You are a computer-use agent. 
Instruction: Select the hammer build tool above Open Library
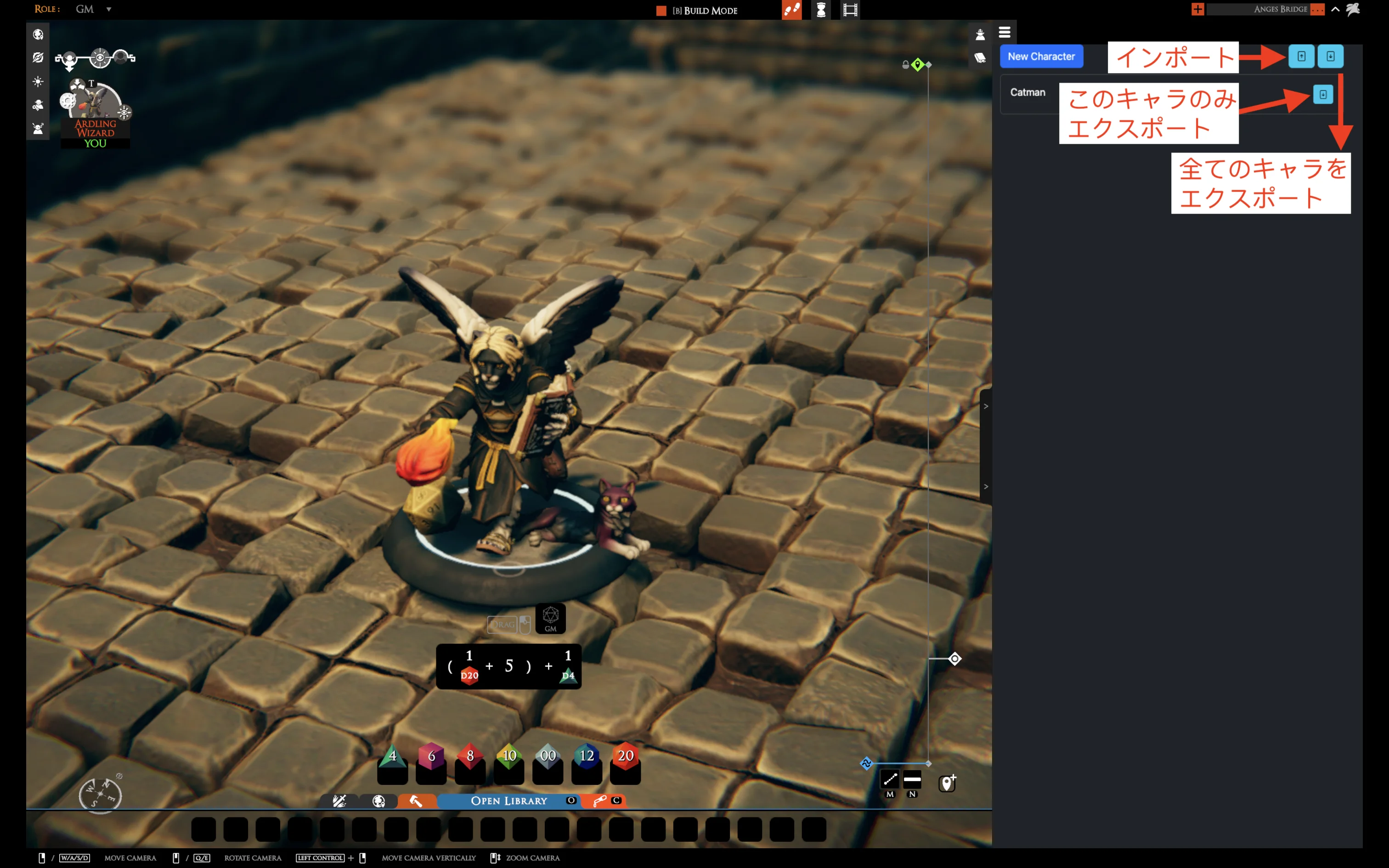pos(416,801)
